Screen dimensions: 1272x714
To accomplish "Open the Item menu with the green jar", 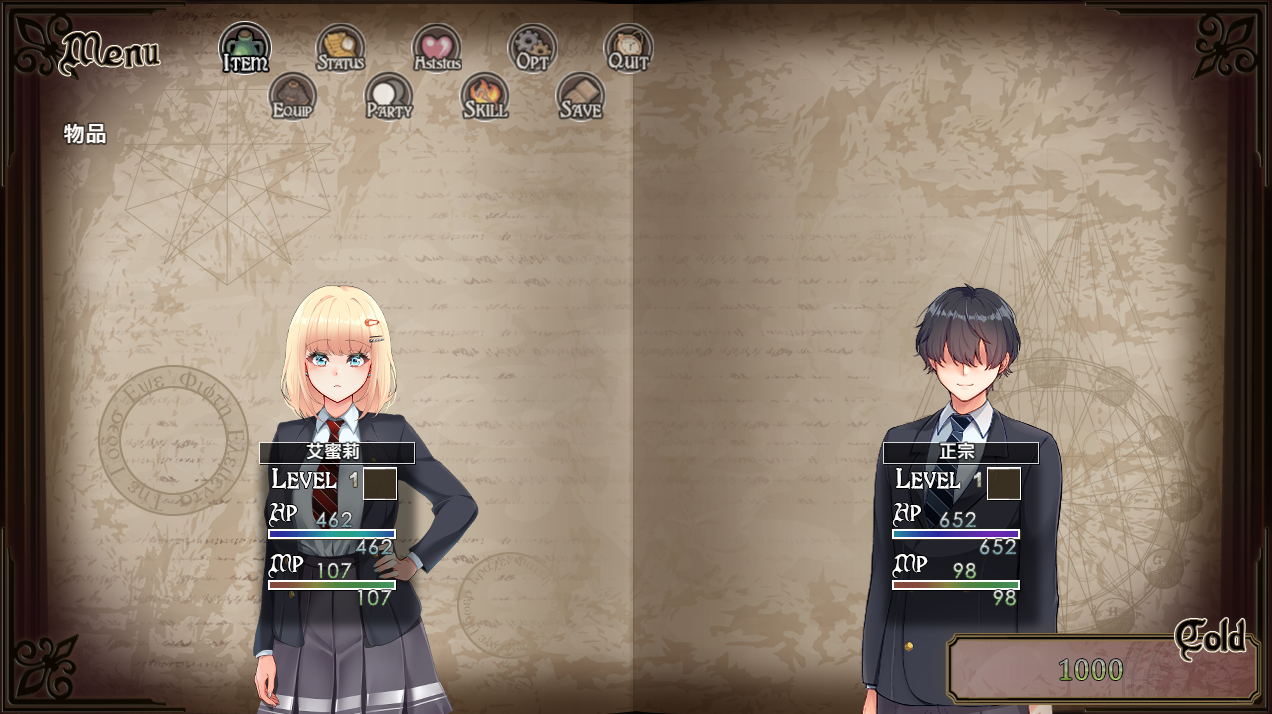I will 245,48.
